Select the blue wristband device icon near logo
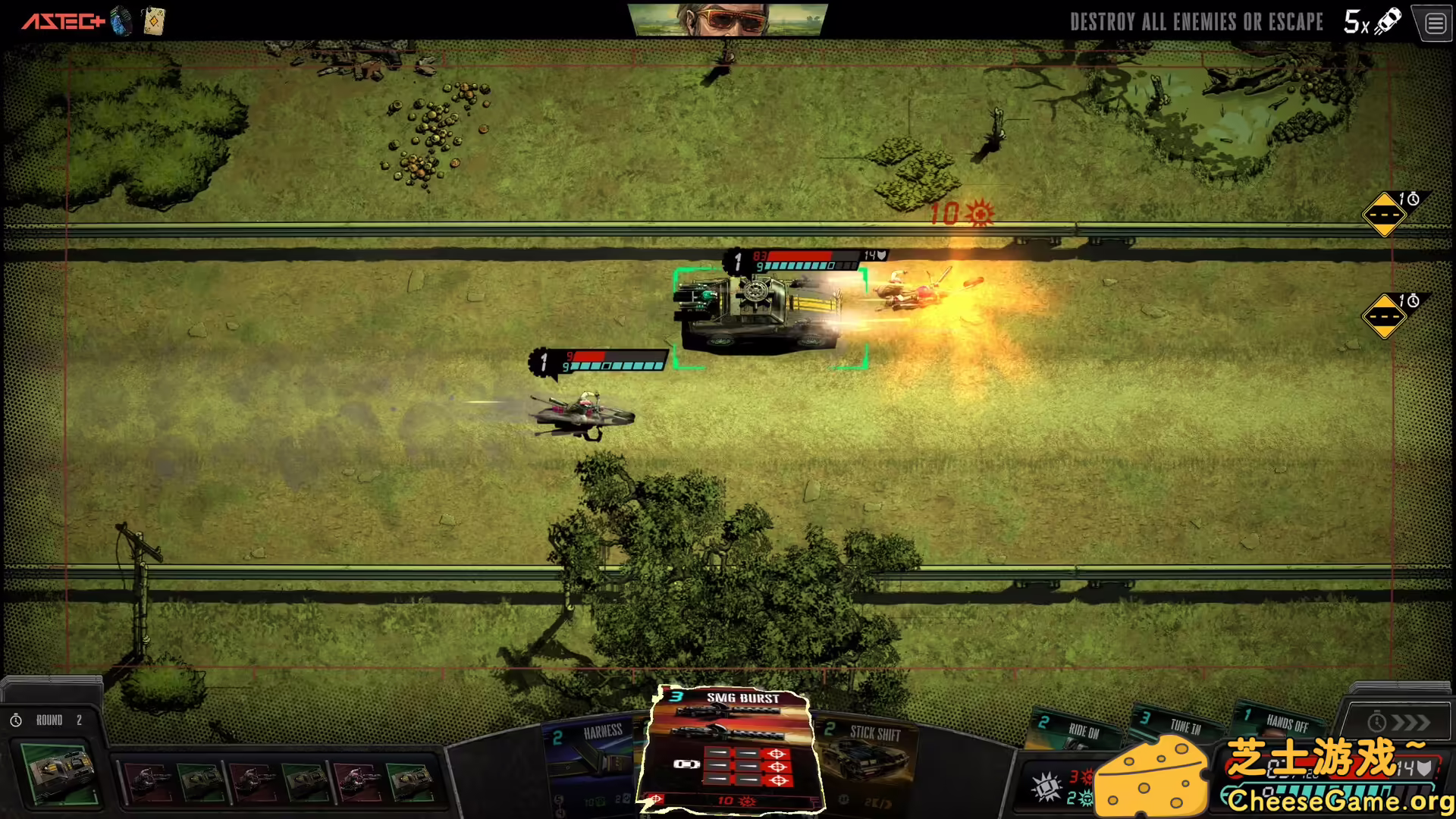 click(120, 21)
